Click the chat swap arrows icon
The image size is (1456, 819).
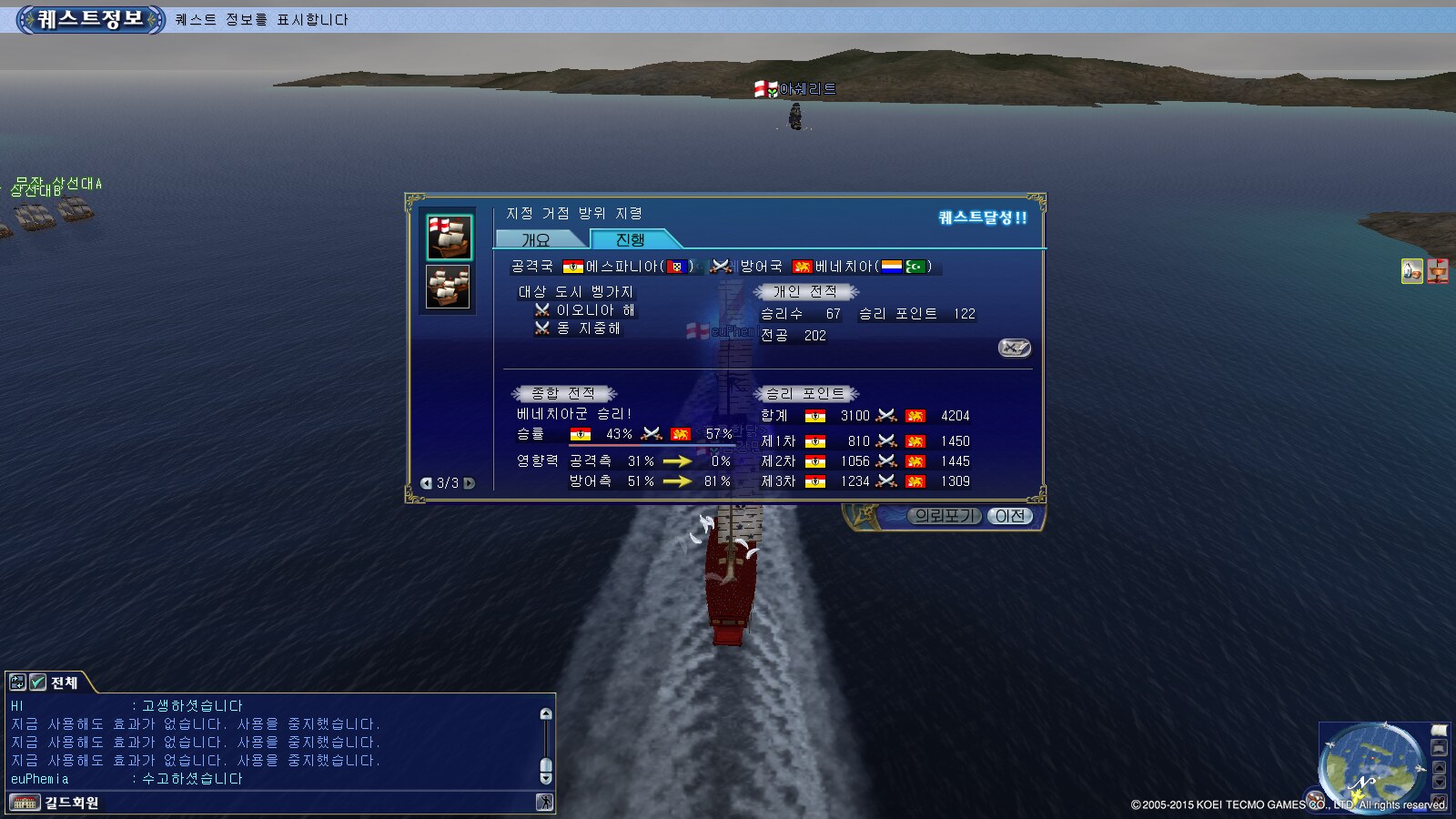[x=17, y=682]
